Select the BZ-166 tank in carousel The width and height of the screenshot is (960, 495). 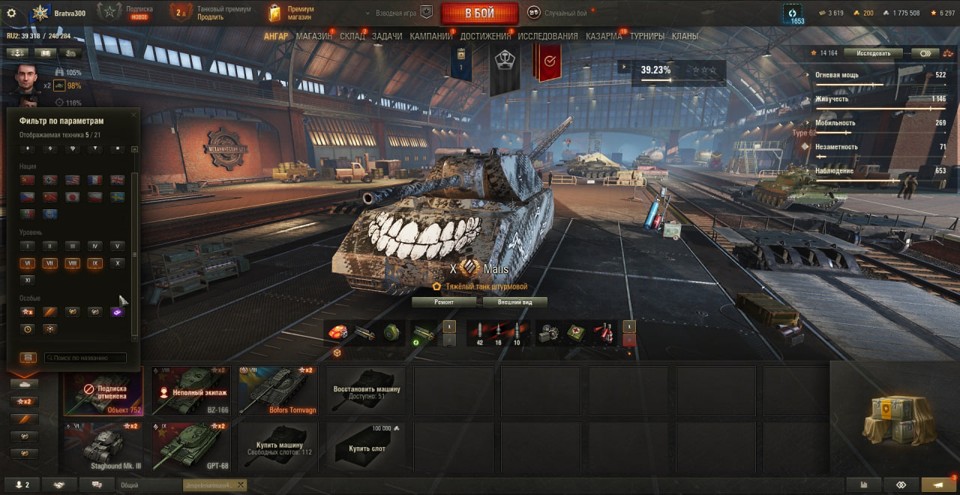point(192,390)
